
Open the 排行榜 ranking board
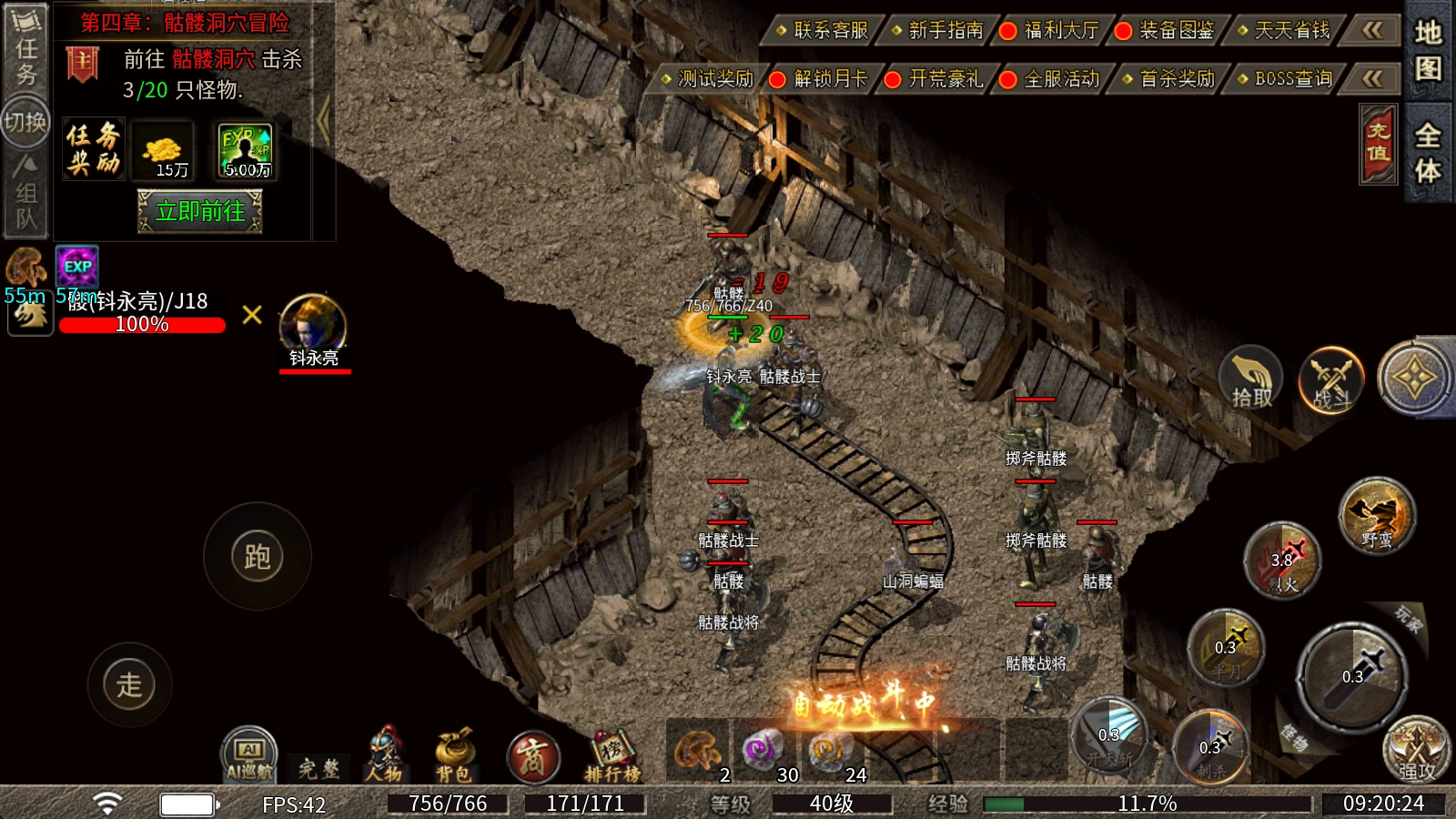[612, 757]
